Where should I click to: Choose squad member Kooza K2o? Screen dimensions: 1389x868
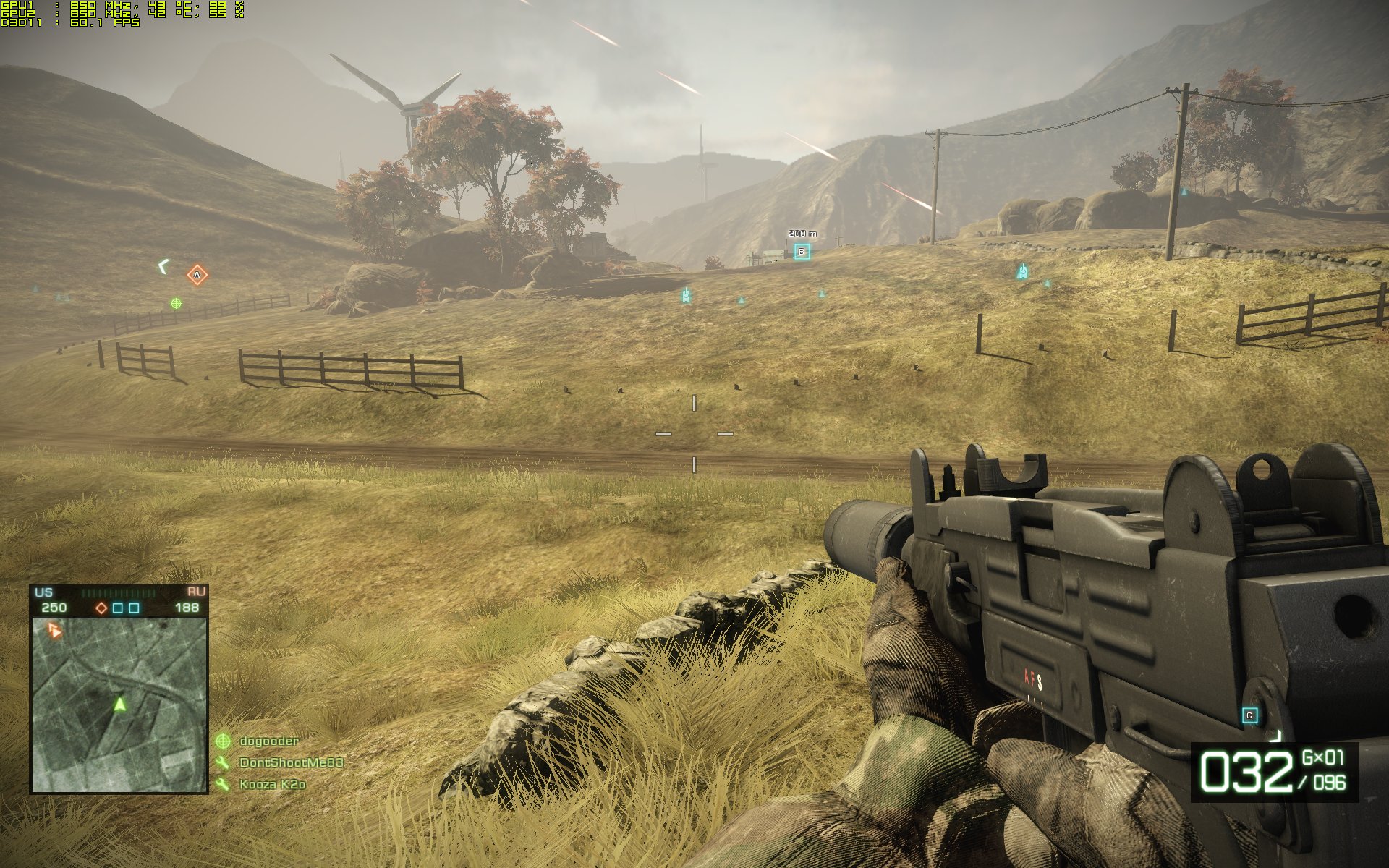tap(271, 784)
